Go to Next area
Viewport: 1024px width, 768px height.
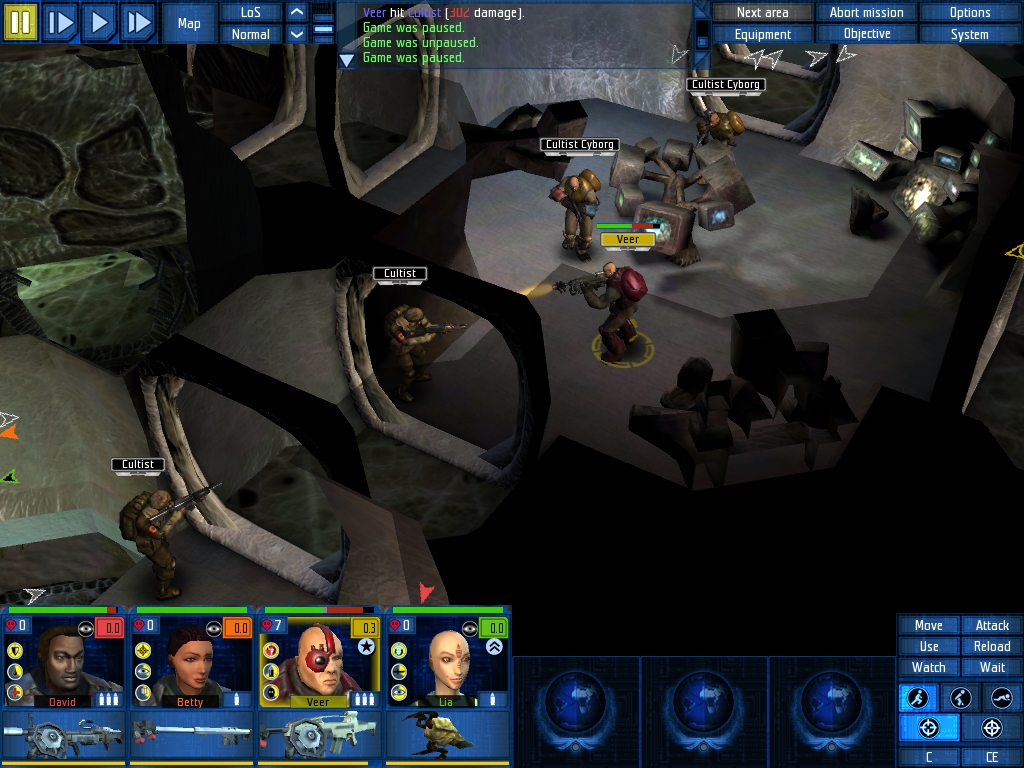point(762,12)
